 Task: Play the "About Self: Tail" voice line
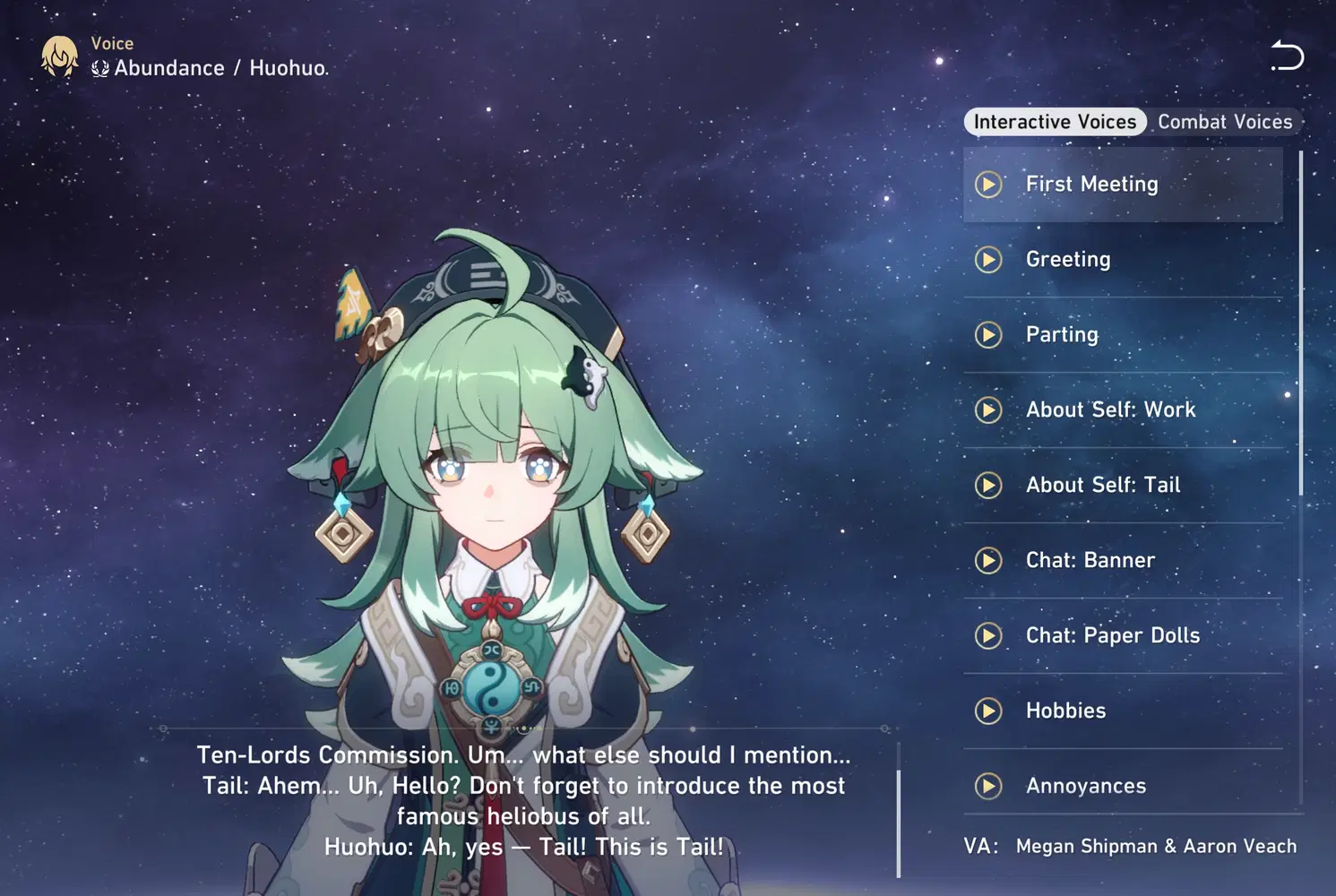pyautogui.click(x=988, y=486)
